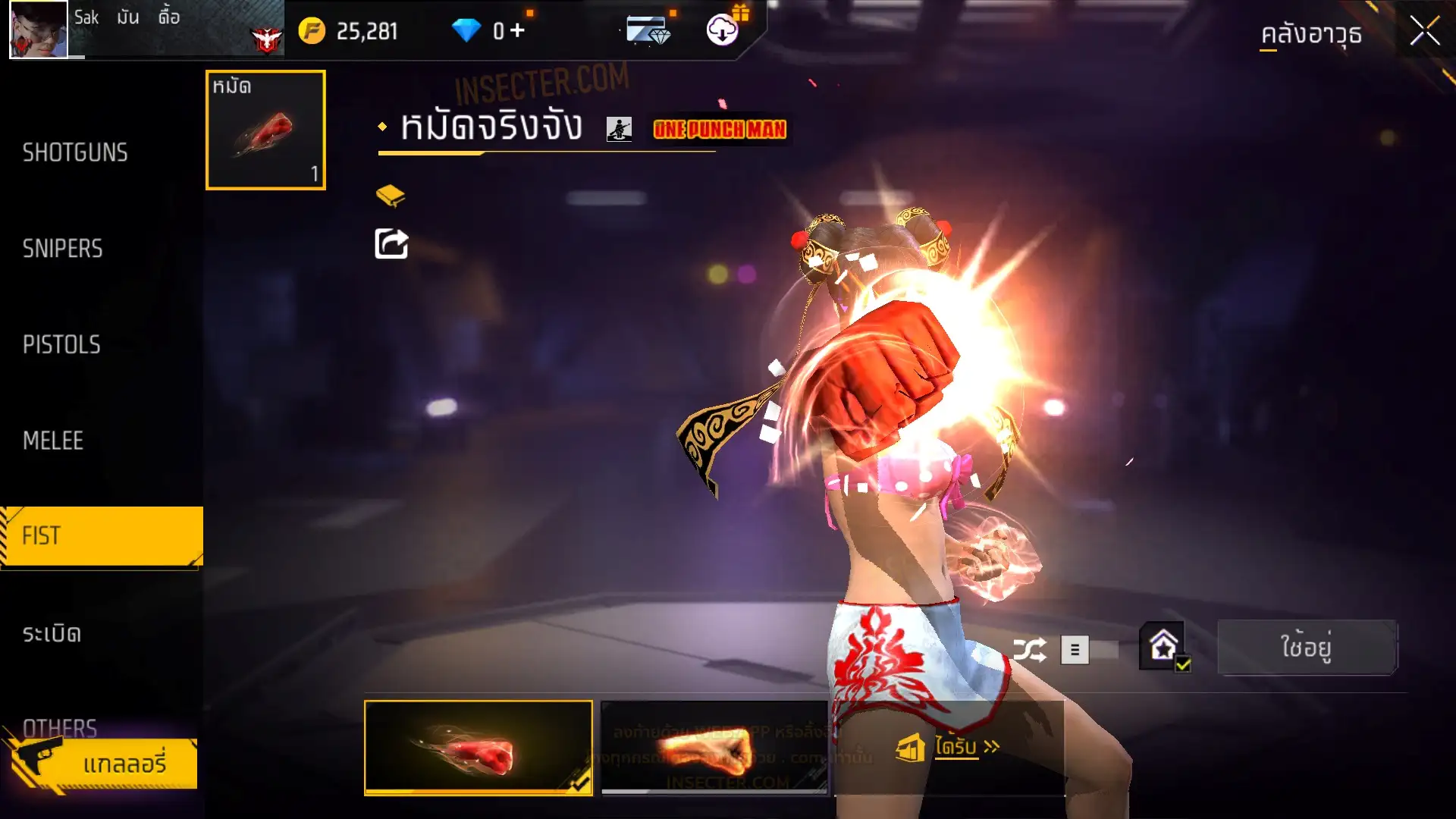The image size is (1456, 819).
Task: Open the ระเบิด grenade category
Action: (52, 634)
